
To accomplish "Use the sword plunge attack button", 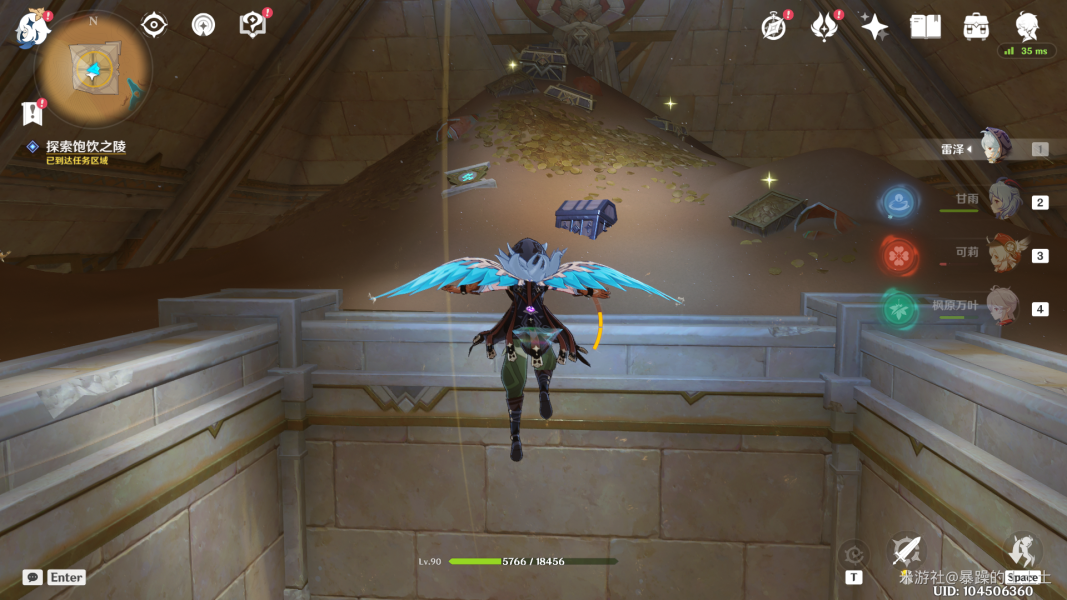I will coord(907,551).
